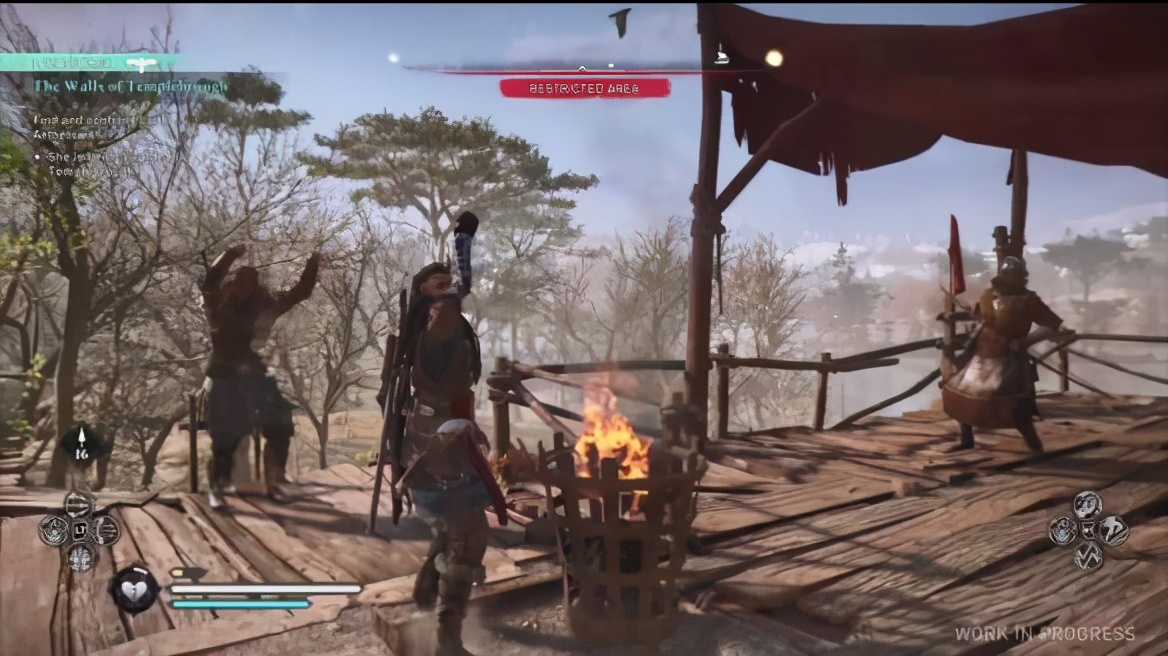Activate the bottom ability in the left ability wheel

[x=80, y=557]
